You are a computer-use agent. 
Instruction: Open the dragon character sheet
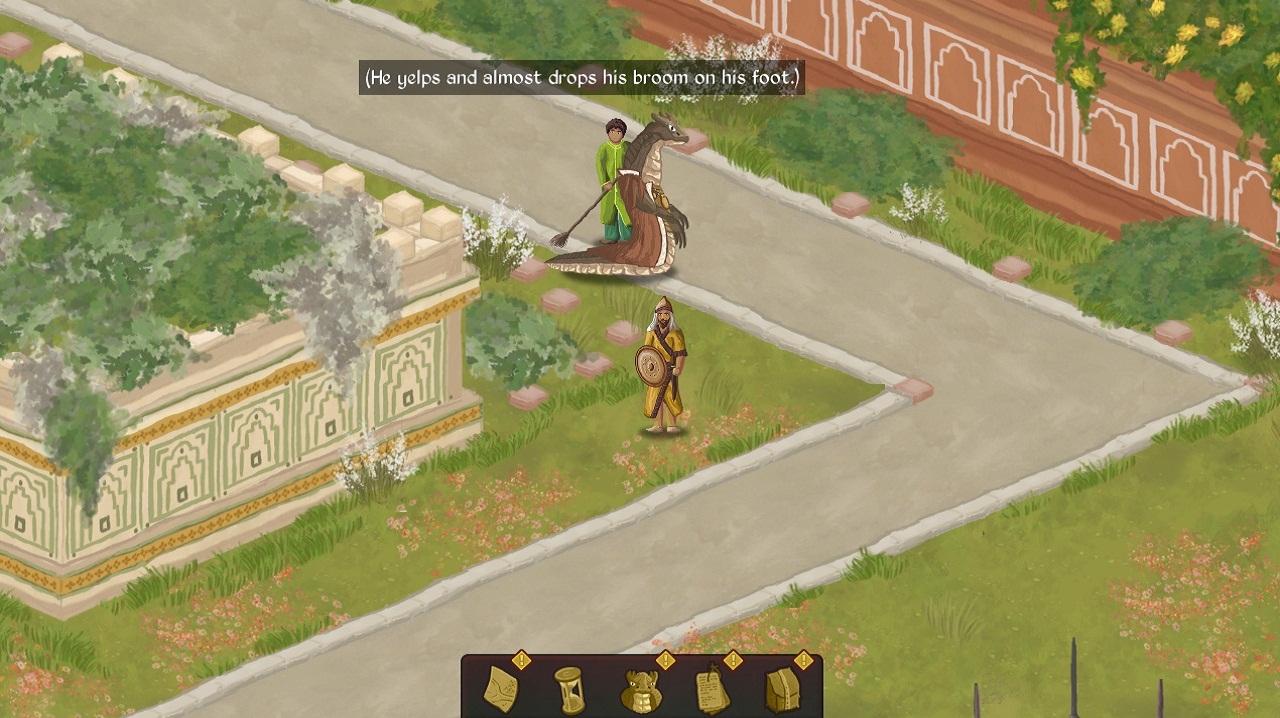coord(640,690)
